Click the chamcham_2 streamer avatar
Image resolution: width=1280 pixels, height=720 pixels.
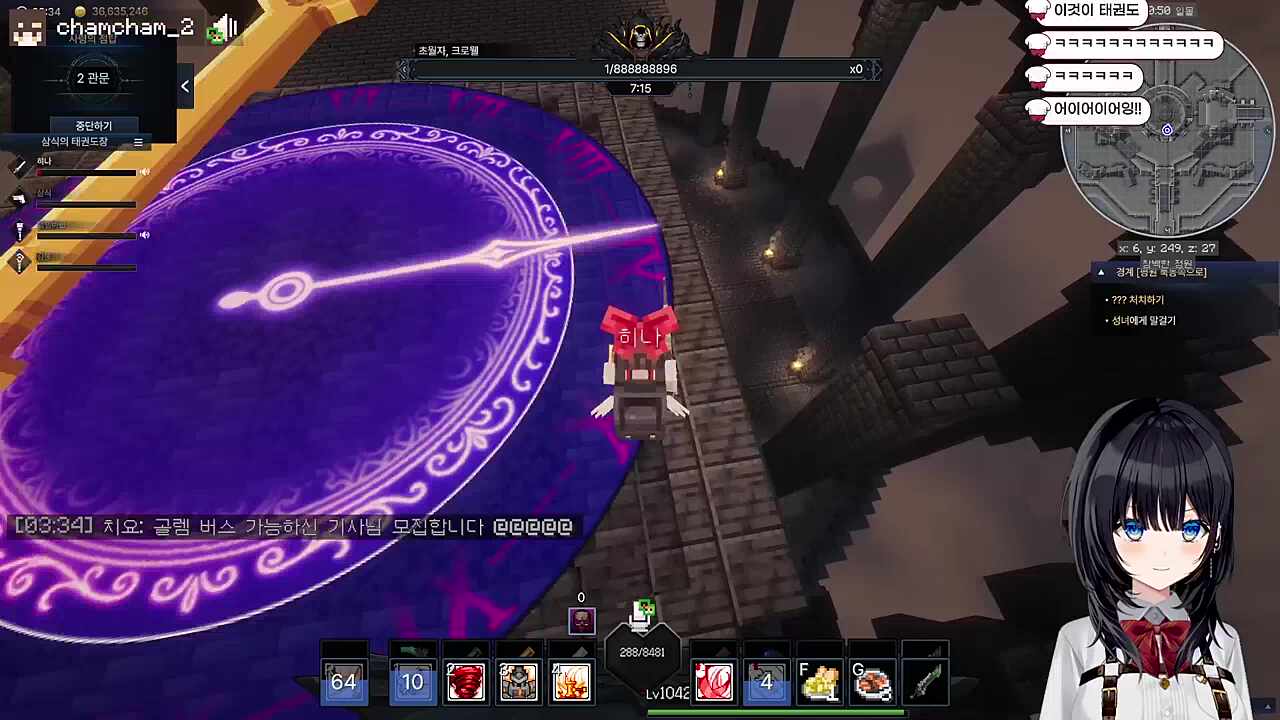tap(28, 29)
